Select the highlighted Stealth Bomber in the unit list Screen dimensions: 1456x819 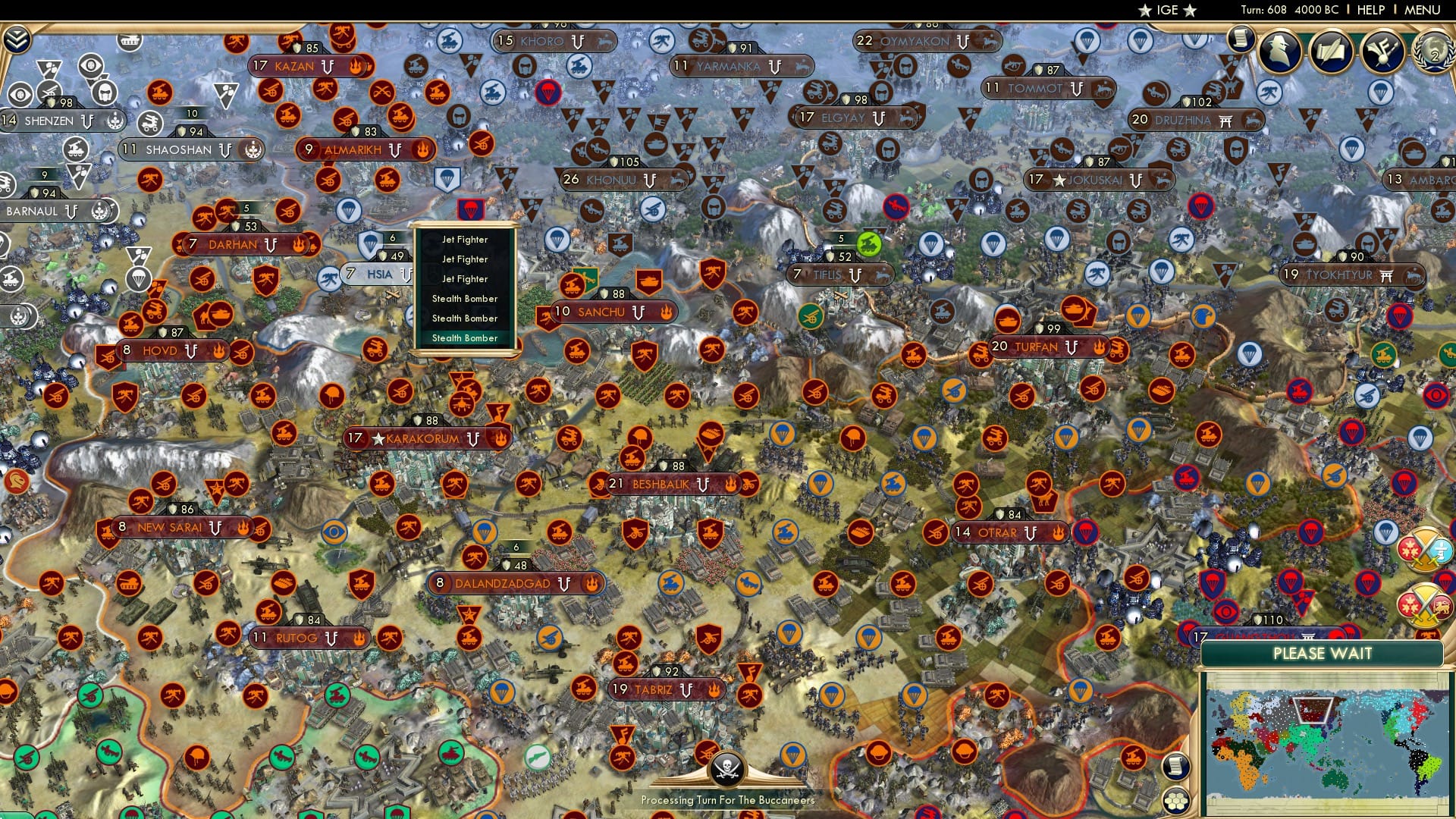coord(465,338)
